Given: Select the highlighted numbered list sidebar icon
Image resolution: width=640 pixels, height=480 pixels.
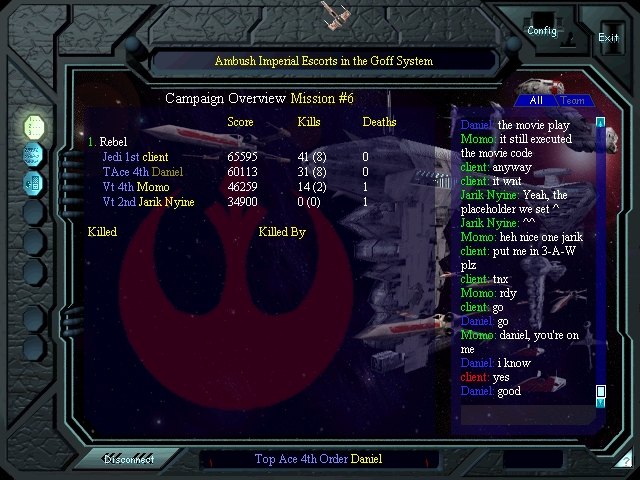Looking at the screenshot, I should (33, 127).
